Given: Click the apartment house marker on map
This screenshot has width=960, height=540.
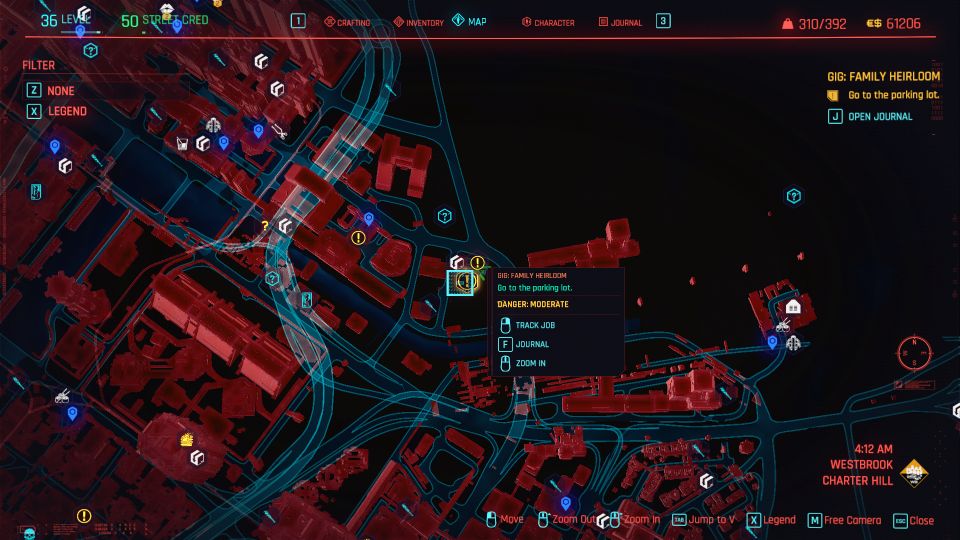Looking at the screenshot, I should (793, 306).
